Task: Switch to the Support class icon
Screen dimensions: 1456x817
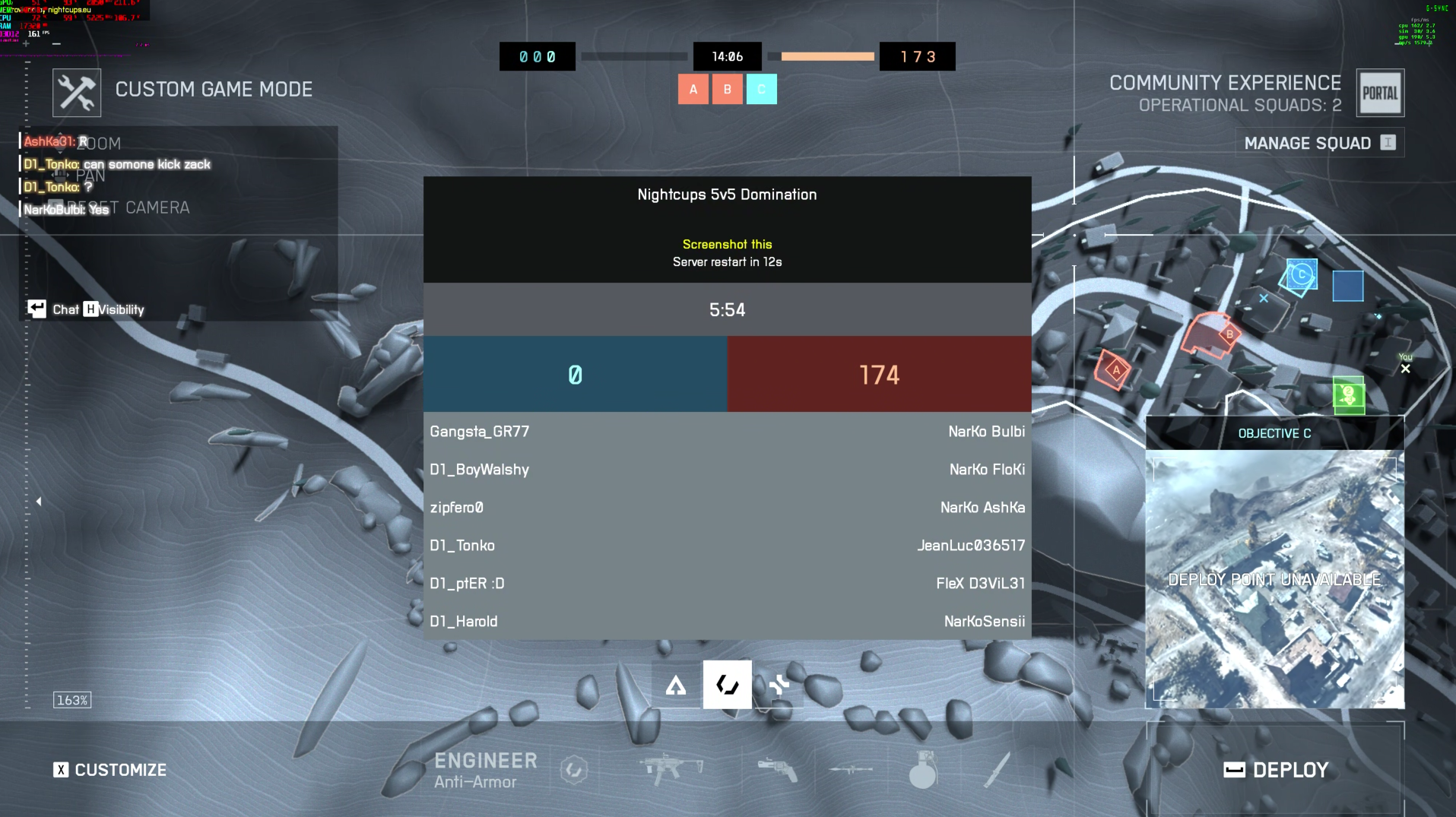Action: [779, 686]
